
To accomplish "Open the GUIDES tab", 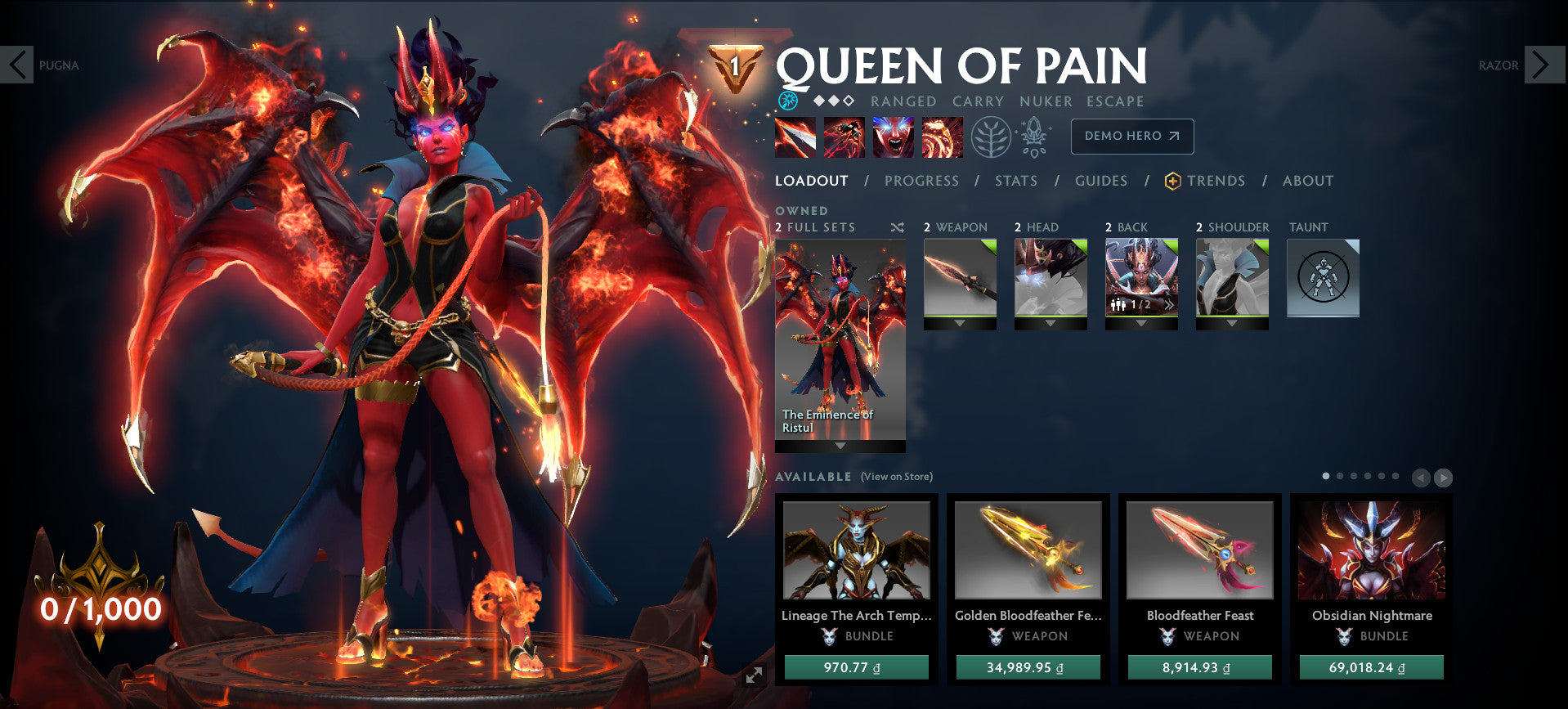I will (x=1101, y=181).
